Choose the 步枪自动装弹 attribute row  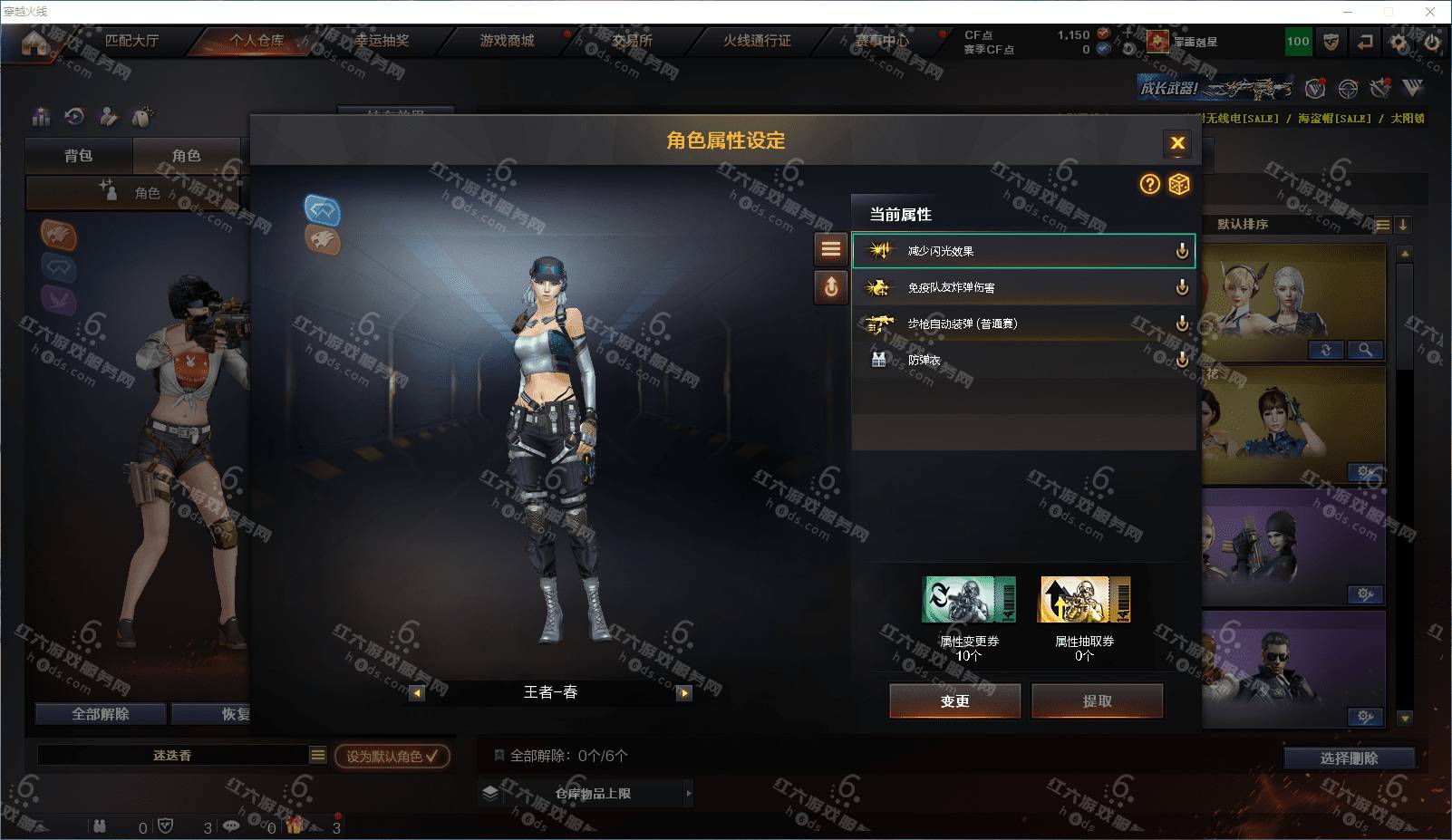click(1022, 323)
